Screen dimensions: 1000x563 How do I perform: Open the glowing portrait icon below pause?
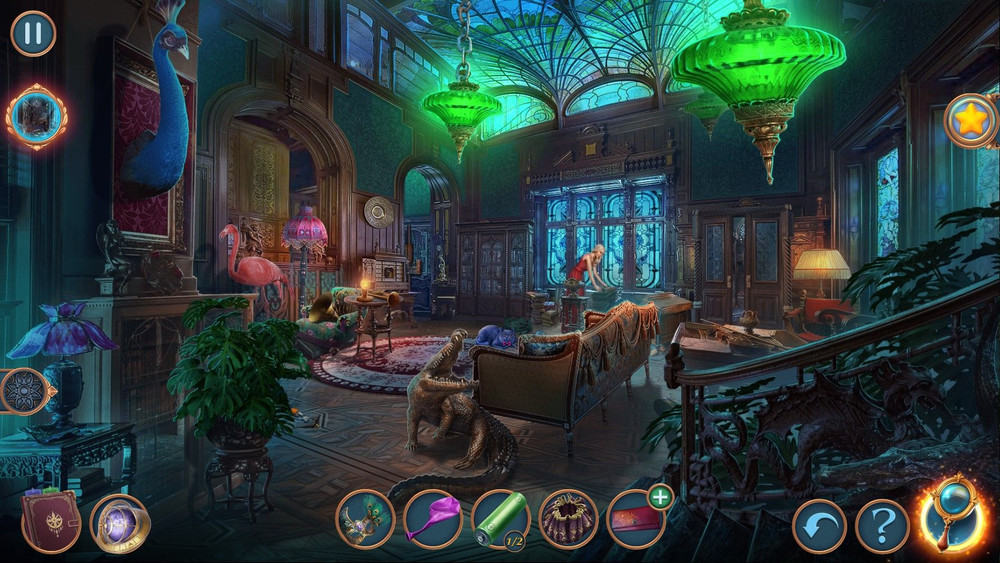(x=37, y=117)
